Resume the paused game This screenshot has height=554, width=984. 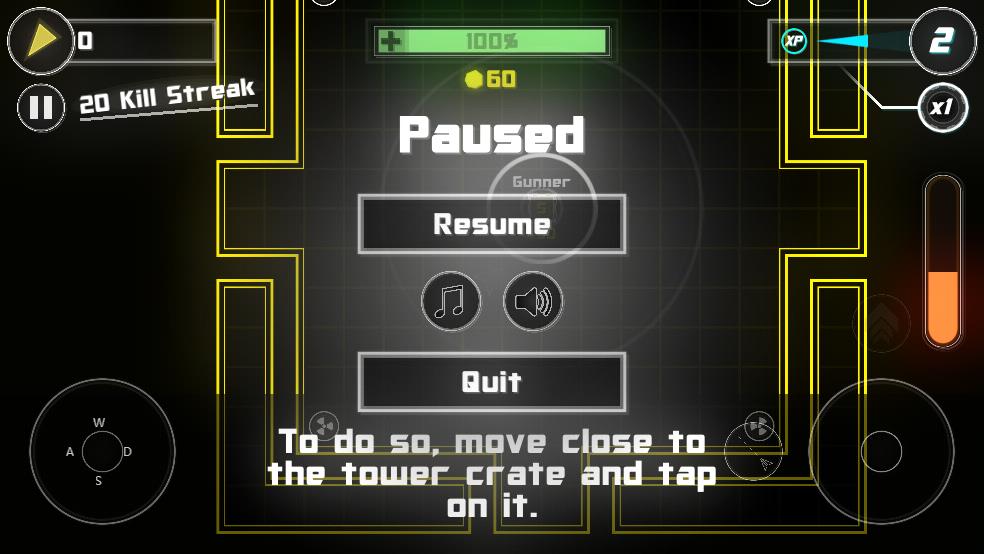[491, 224]
